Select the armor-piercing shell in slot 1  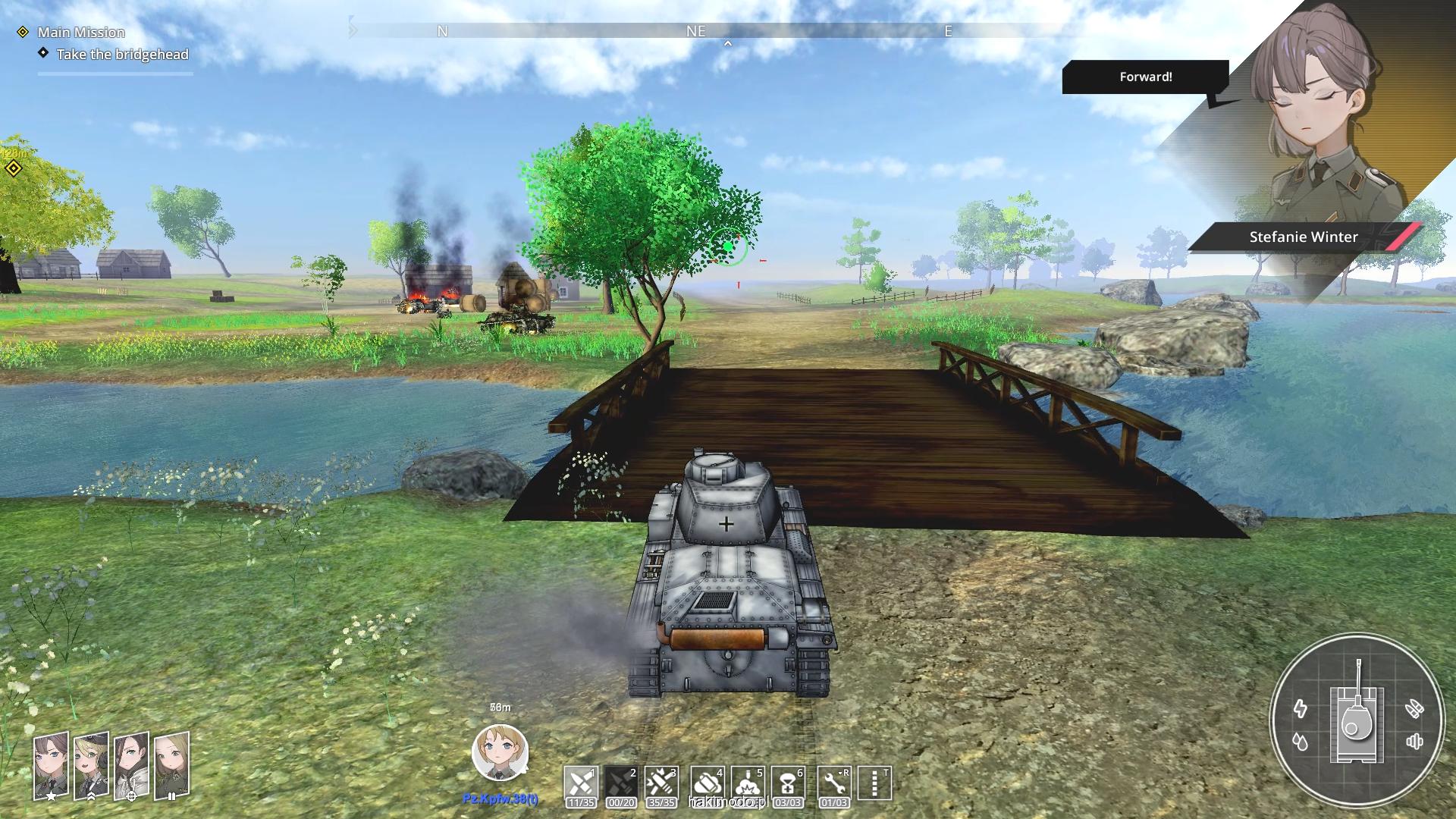tap(581, 783)
